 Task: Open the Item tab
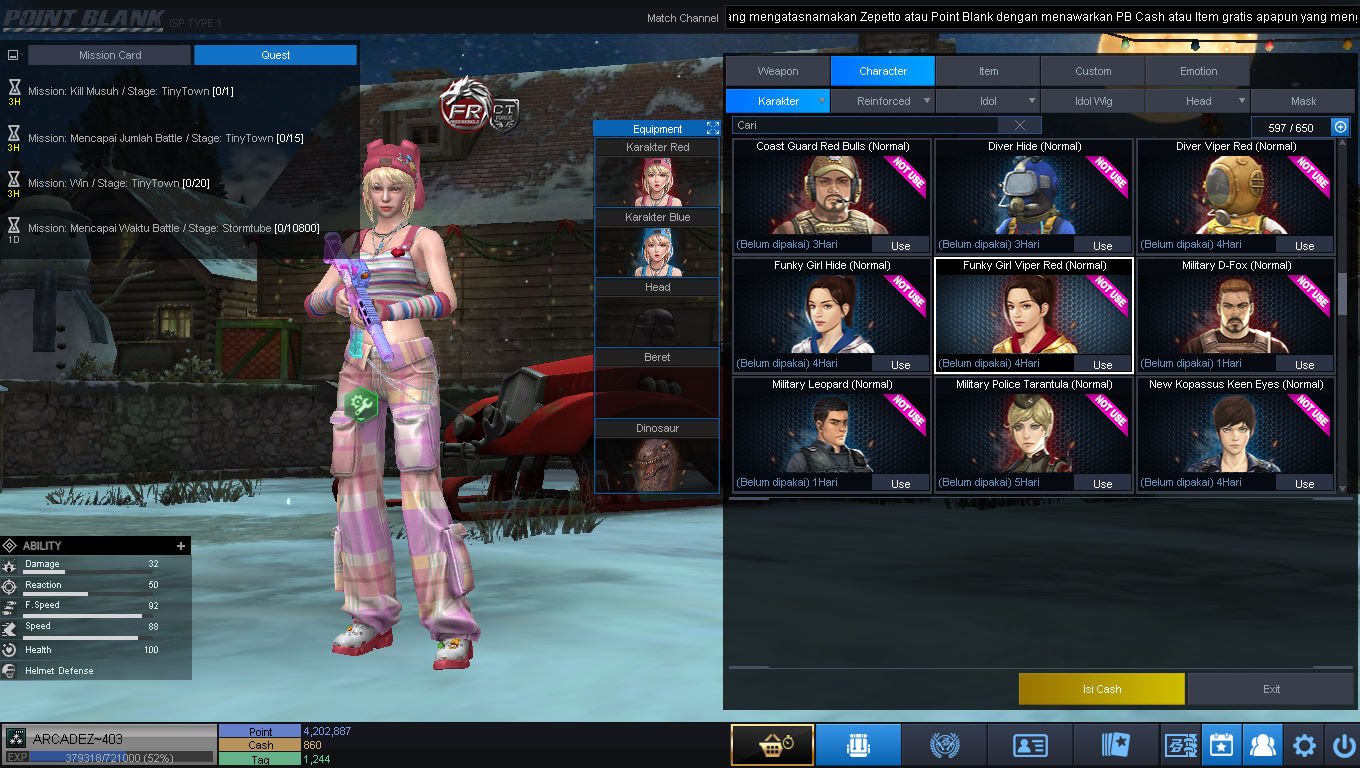click(988, 71)
